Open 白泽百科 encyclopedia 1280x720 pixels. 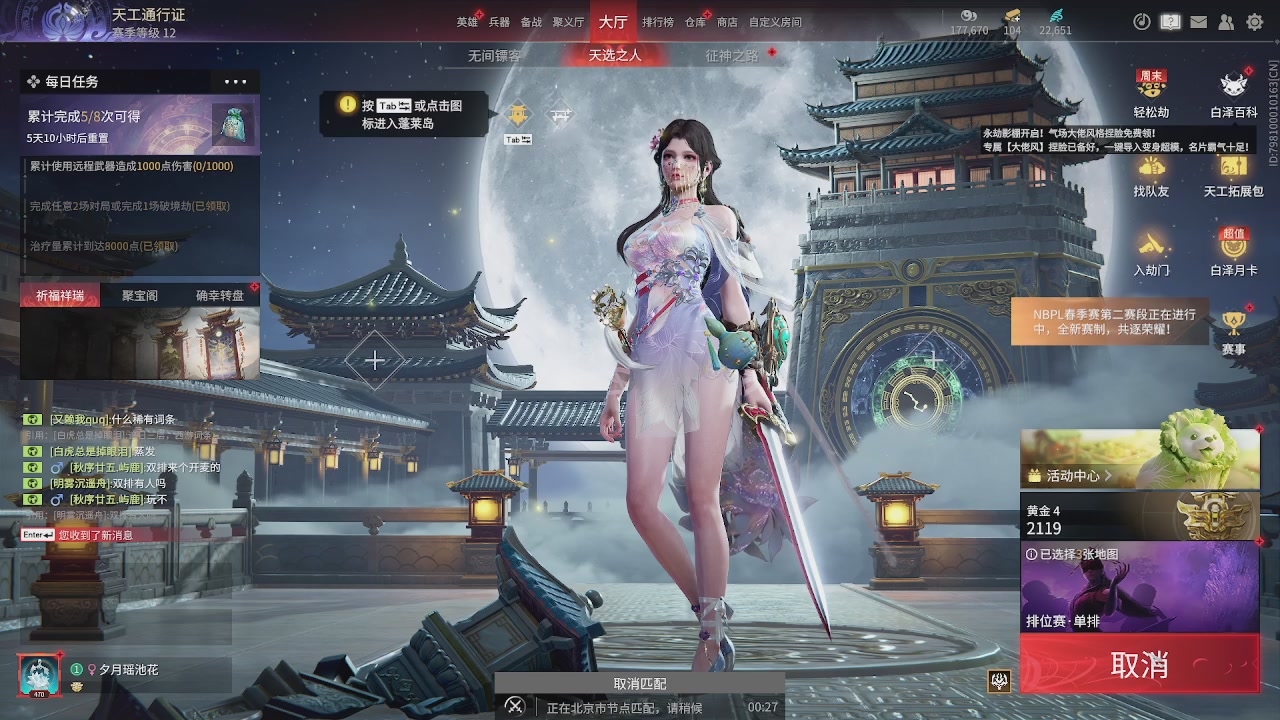1233,93
